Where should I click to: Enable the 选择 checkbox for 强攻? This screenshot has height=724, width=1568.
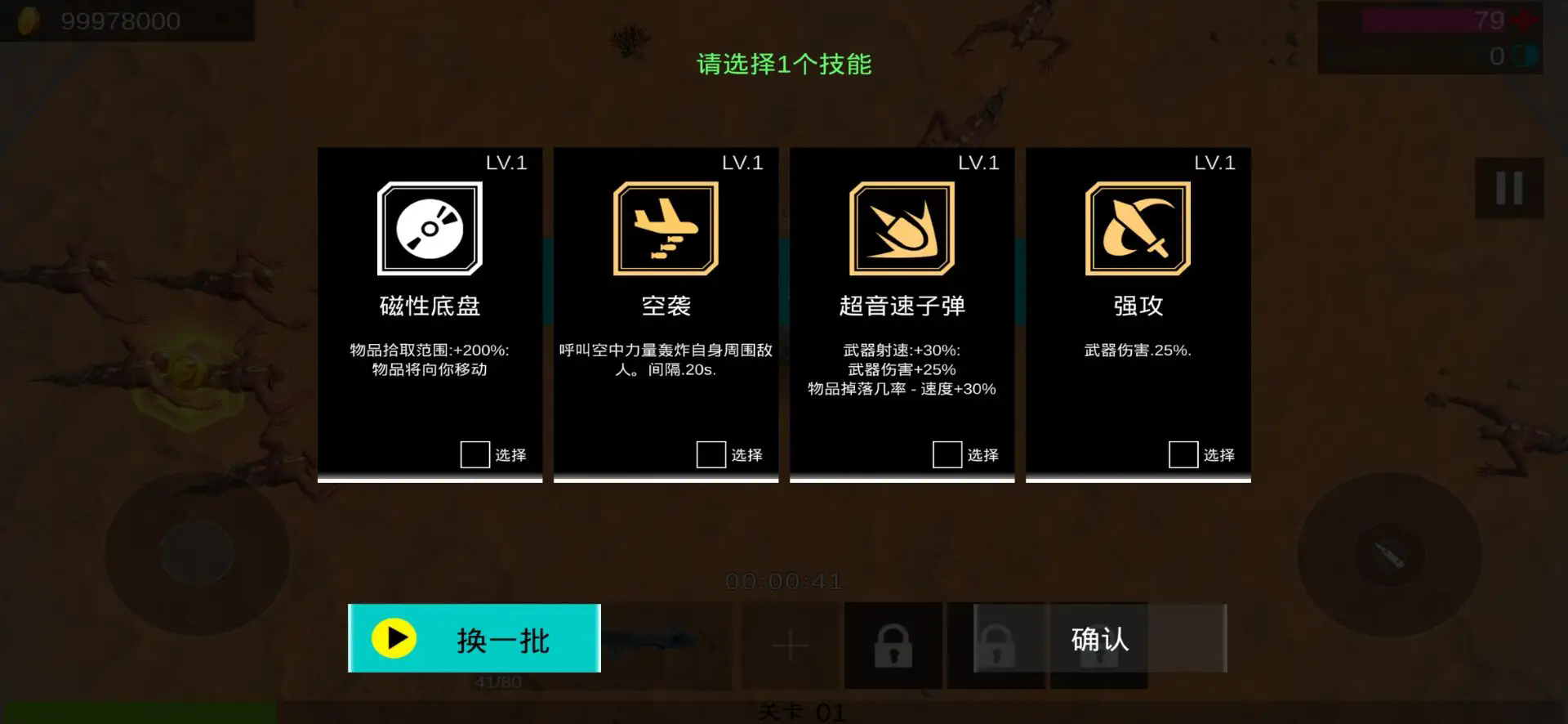[x=1183, y=454]
